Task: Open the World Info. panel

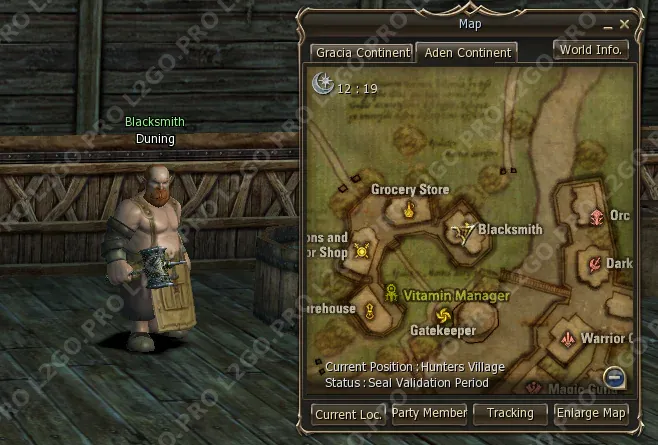Action: click(591, 49)
